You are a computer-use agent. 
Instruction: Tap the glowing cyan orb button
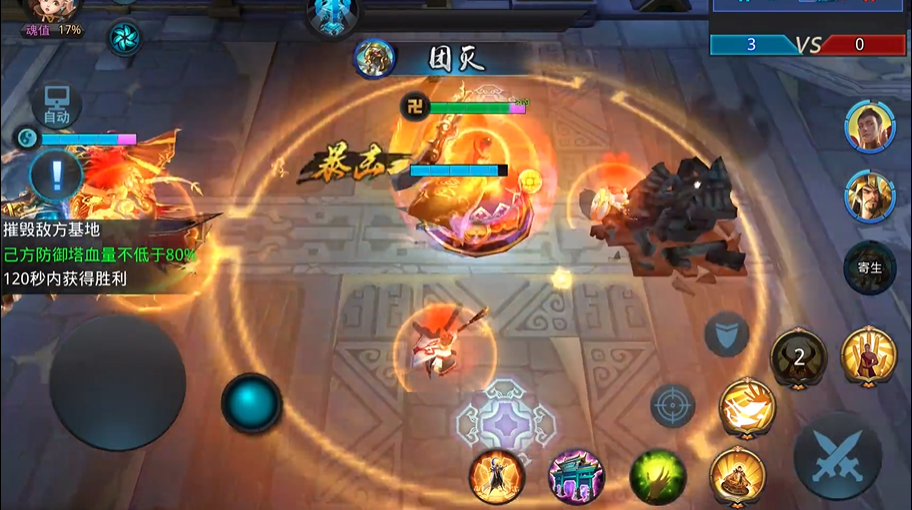click(251, 403)
